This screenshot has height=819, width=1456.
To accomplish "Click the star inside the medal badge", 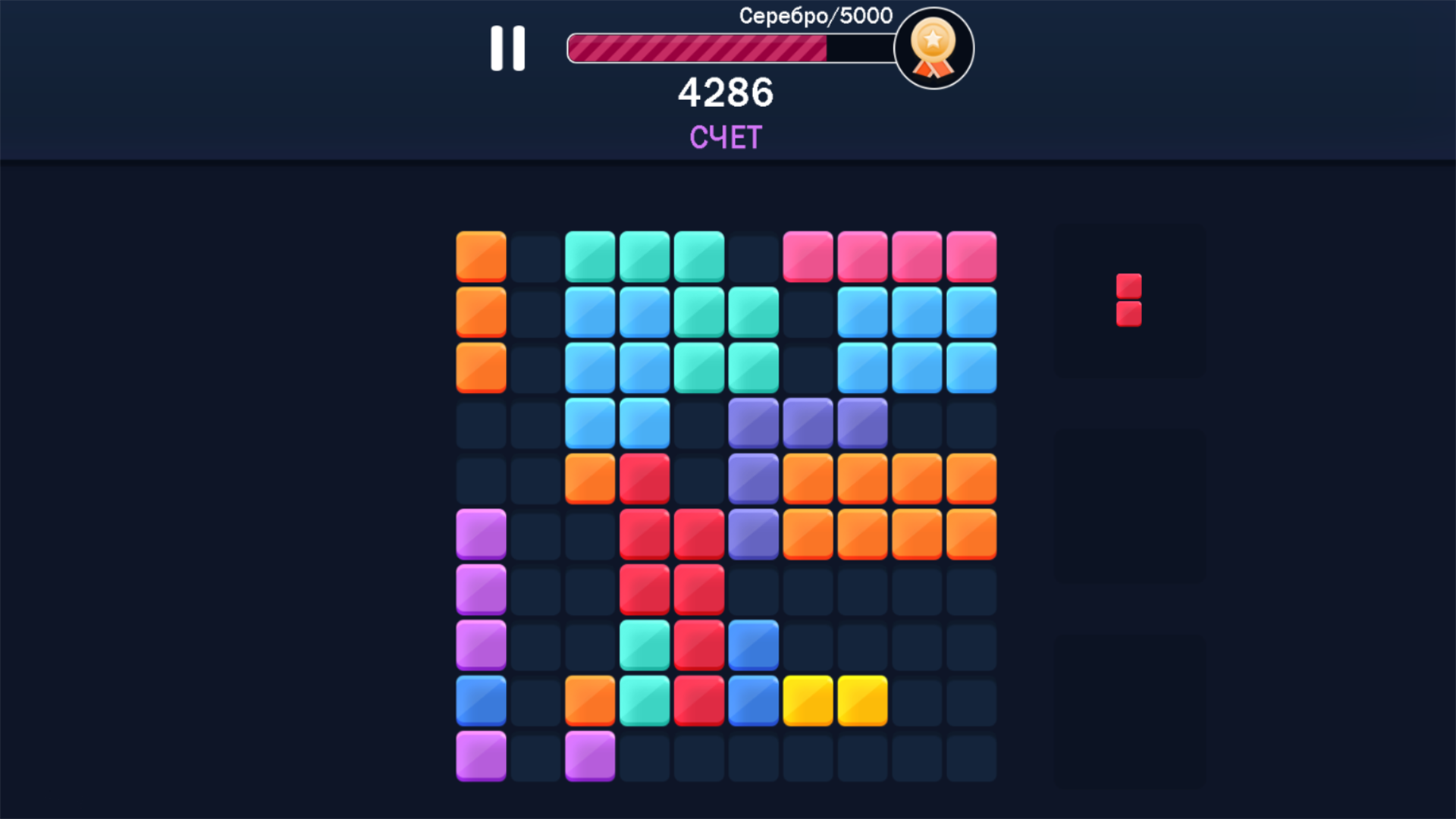I will coord(934,39).
